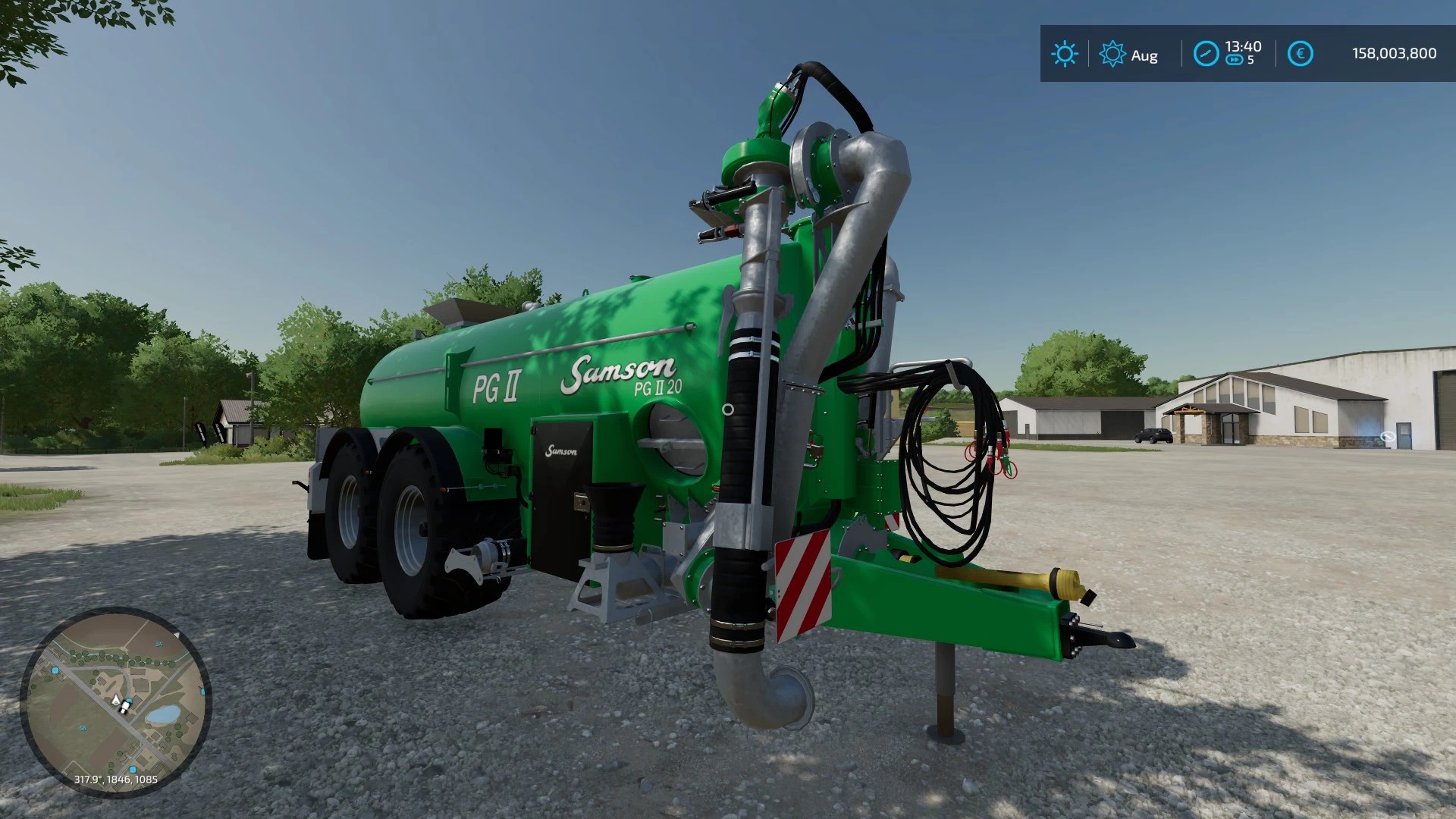
Task: Click the sunny weather icon
Action: [x=1064, y=54]
